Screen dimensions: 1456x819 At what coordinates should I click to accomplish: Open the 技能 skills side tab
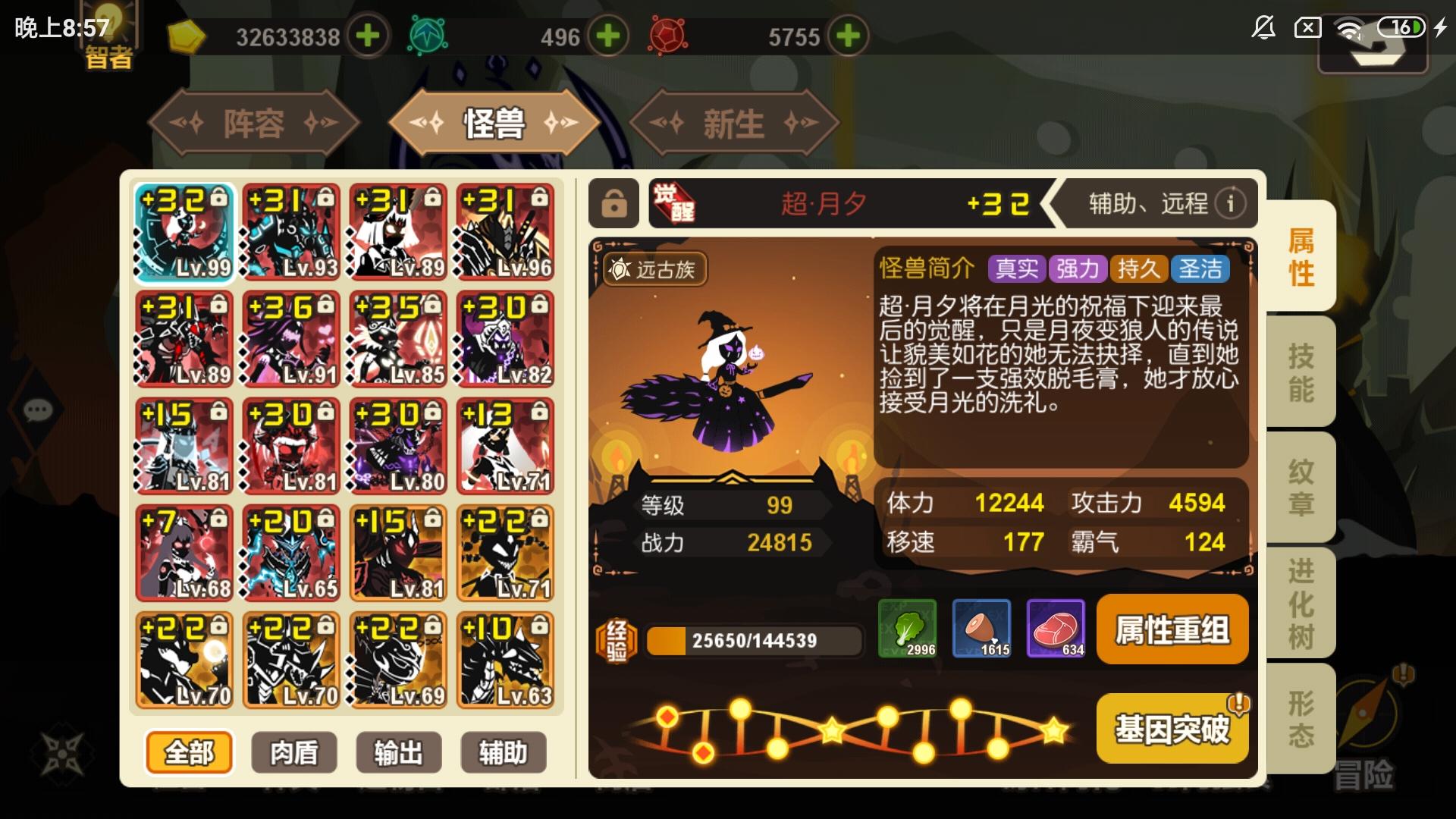[1303, 372]
